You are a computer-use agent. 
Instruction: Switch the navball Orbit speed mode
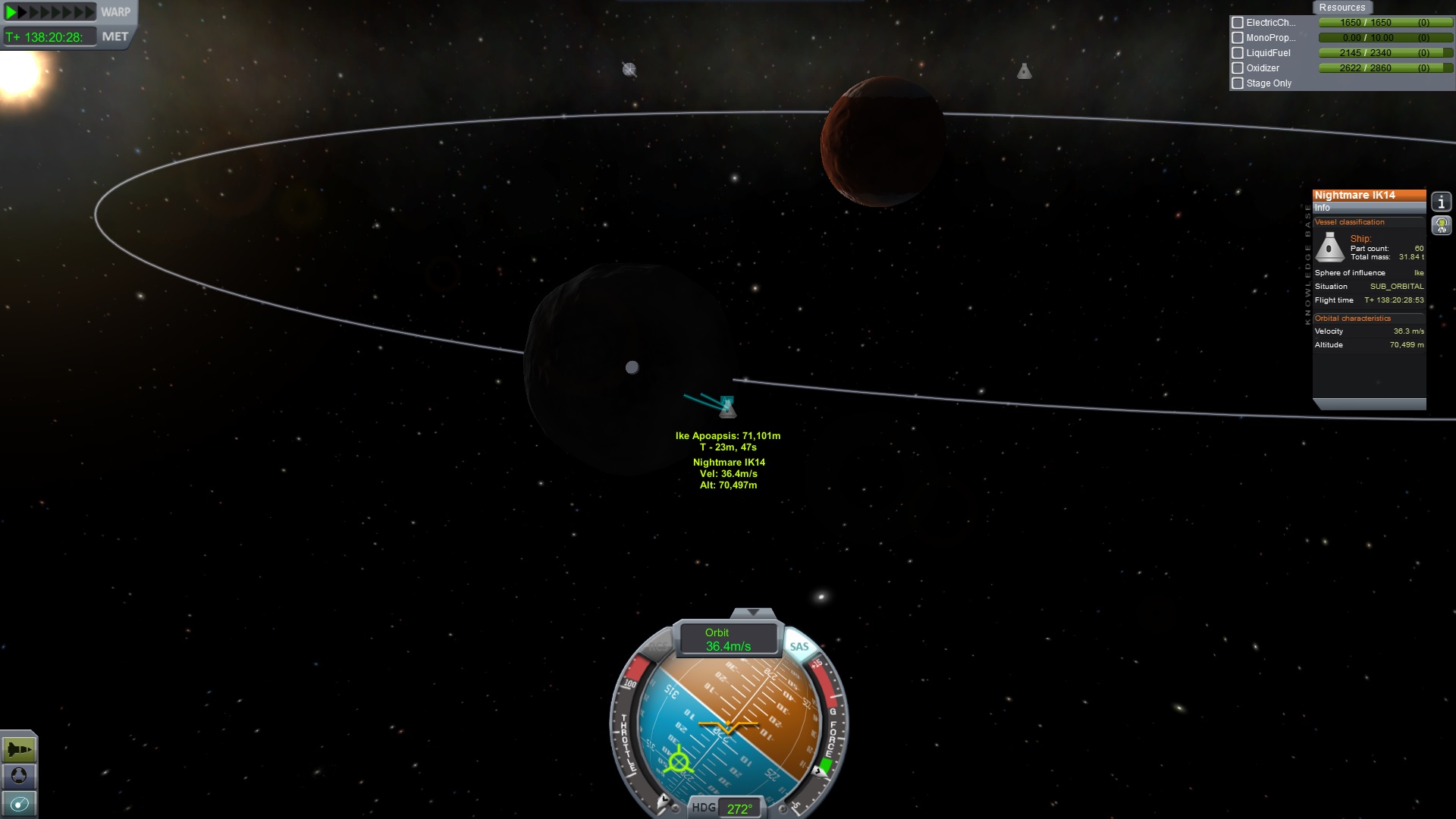[x=728, y=639]
